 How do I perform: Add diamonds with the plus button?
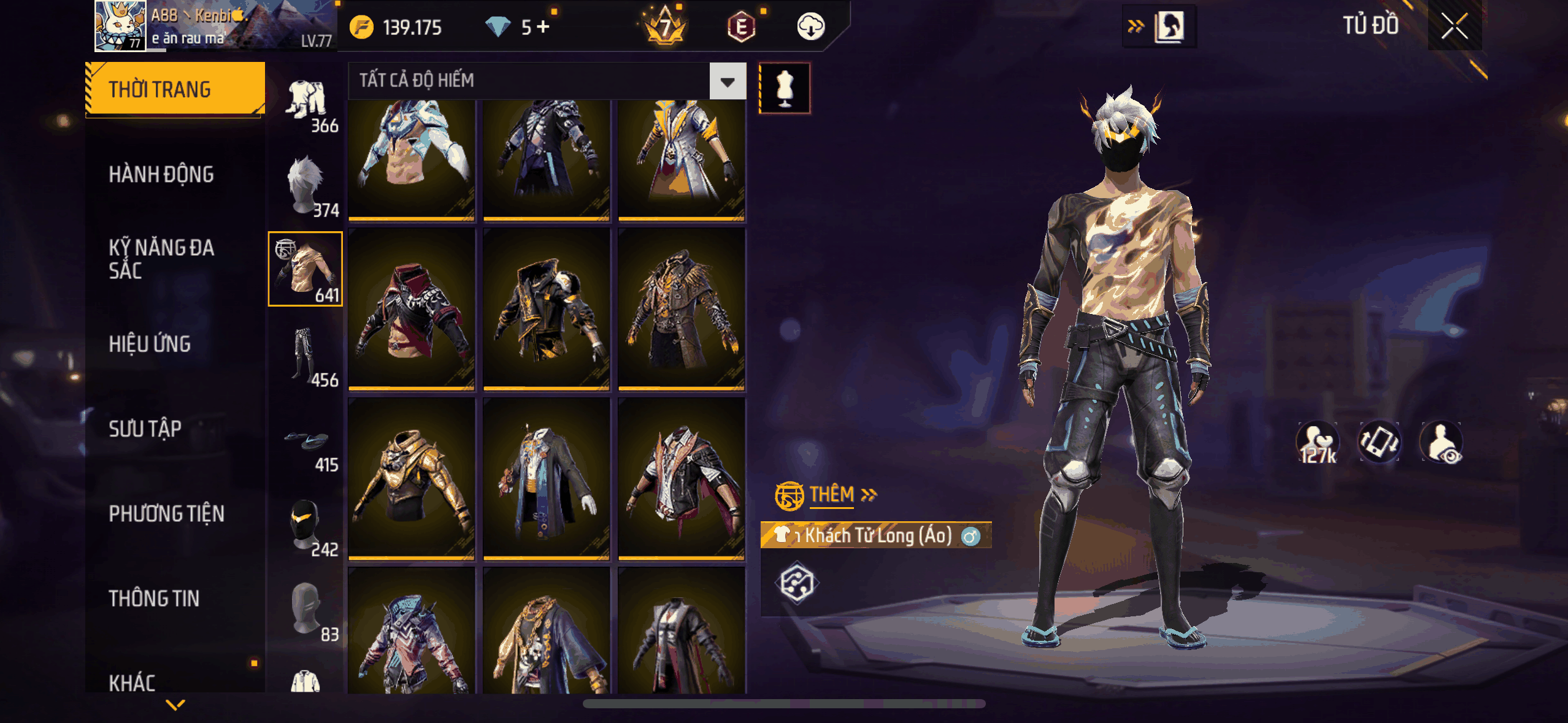click(543, 27)
